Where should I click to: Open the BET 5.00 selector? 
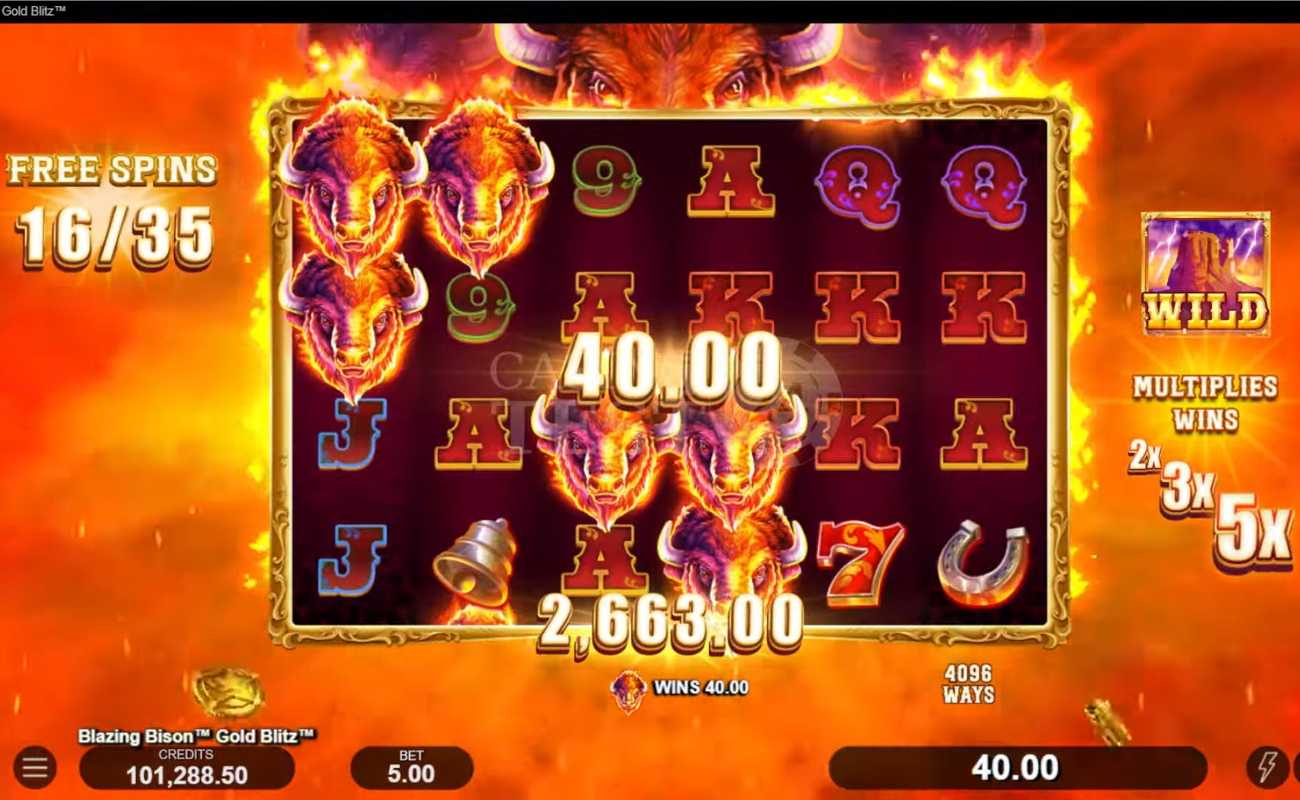click(x=413, y=765)
